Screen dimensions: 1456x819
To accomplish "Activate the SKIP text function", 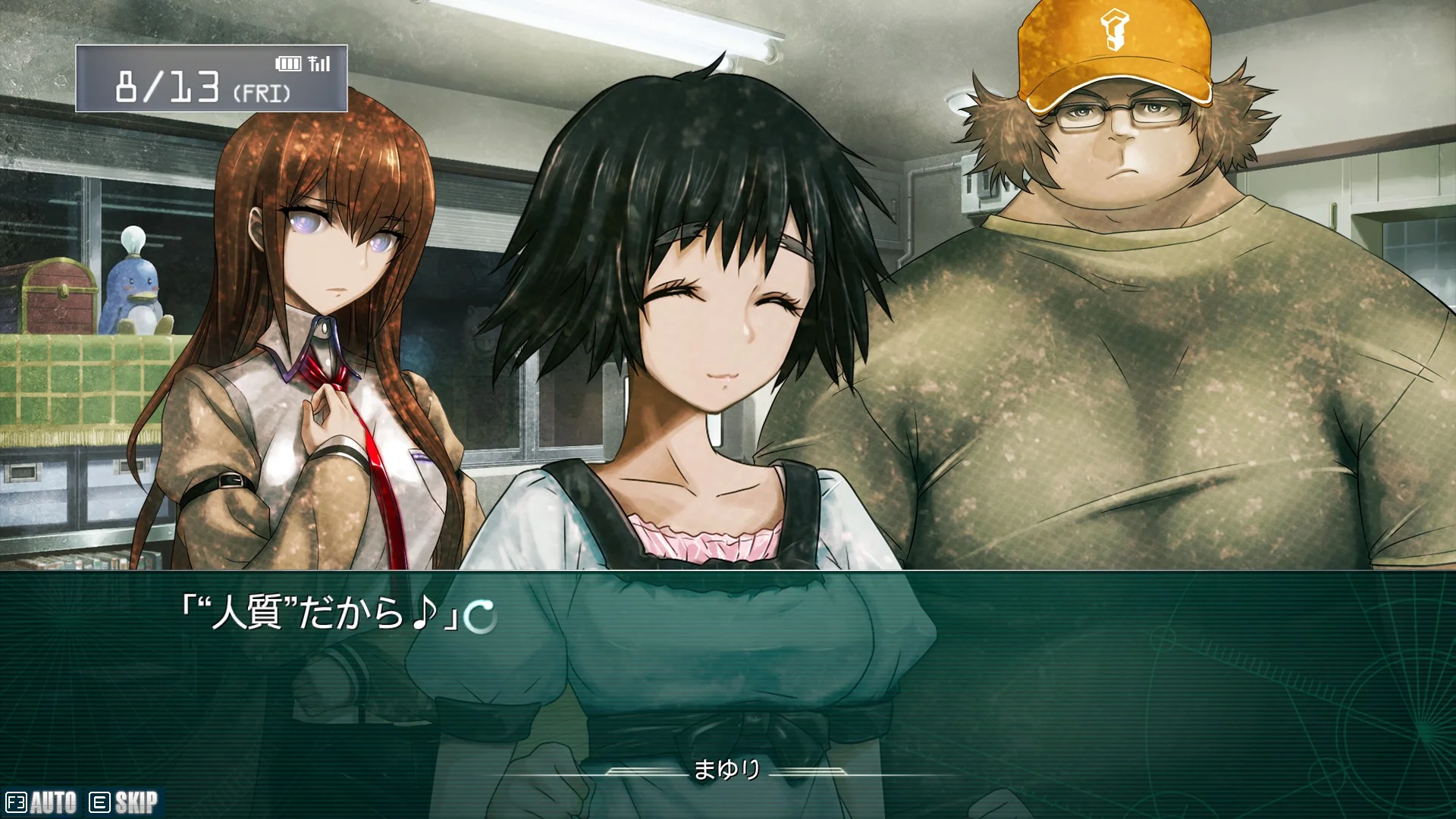I will [x=124, y=802].
